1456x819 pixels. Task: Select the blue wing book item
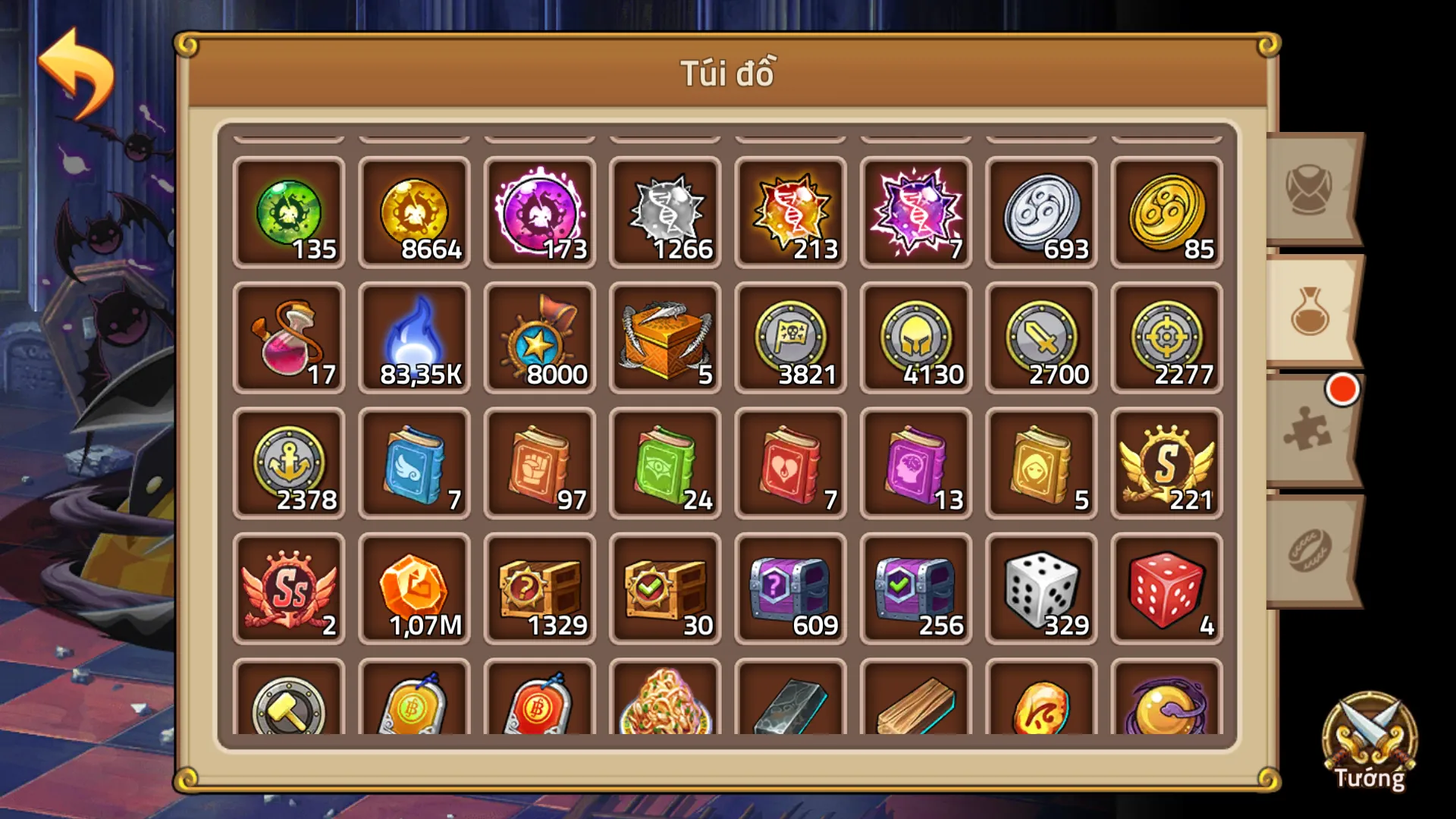coord(414,464)
